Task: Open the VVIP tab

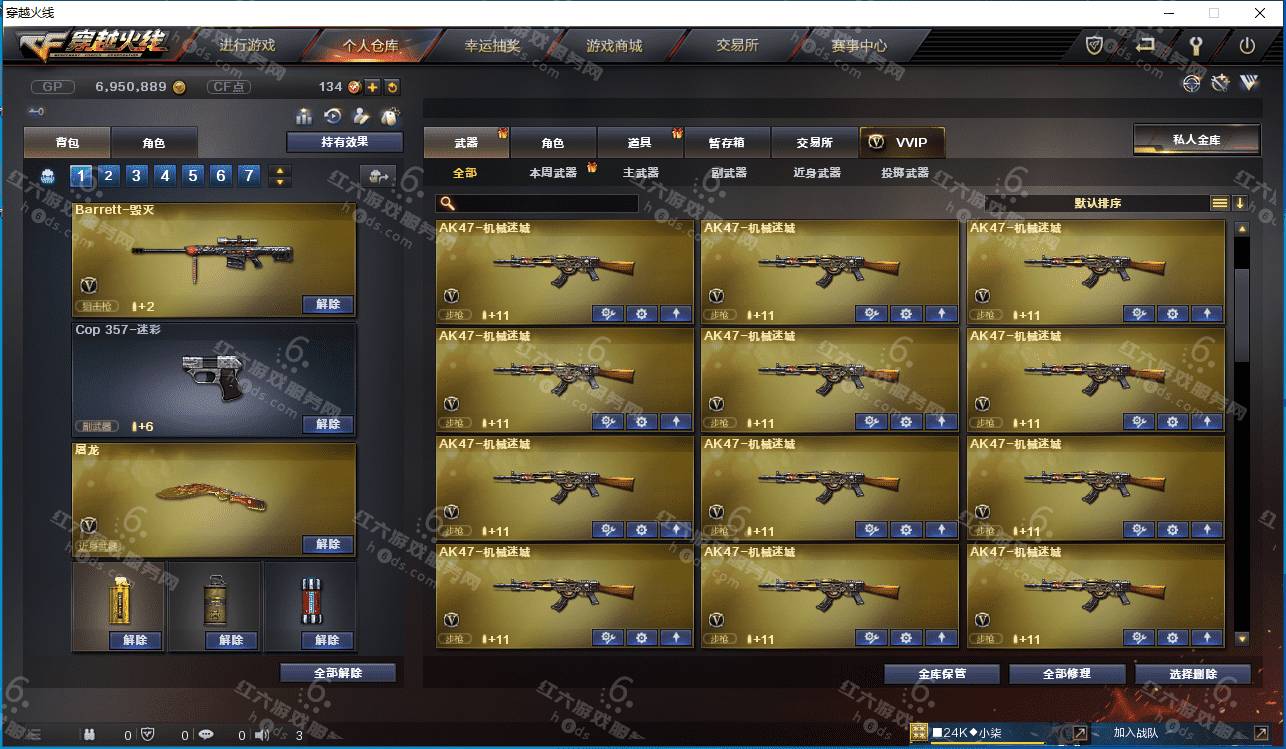Action: 900,143
